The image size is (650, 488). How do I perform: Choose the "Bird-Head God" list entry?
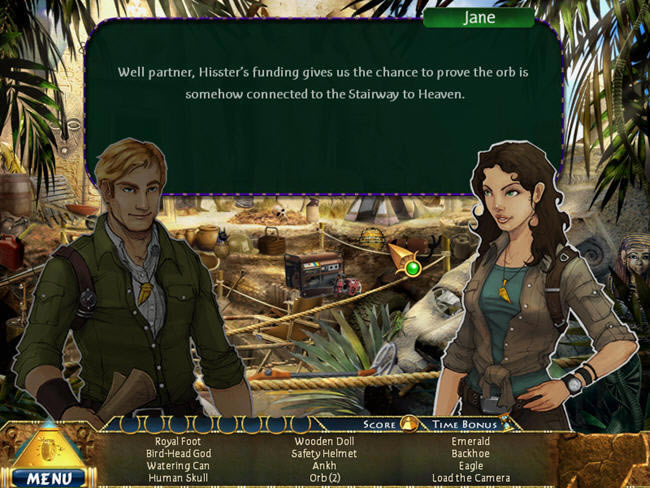point(178,453)
